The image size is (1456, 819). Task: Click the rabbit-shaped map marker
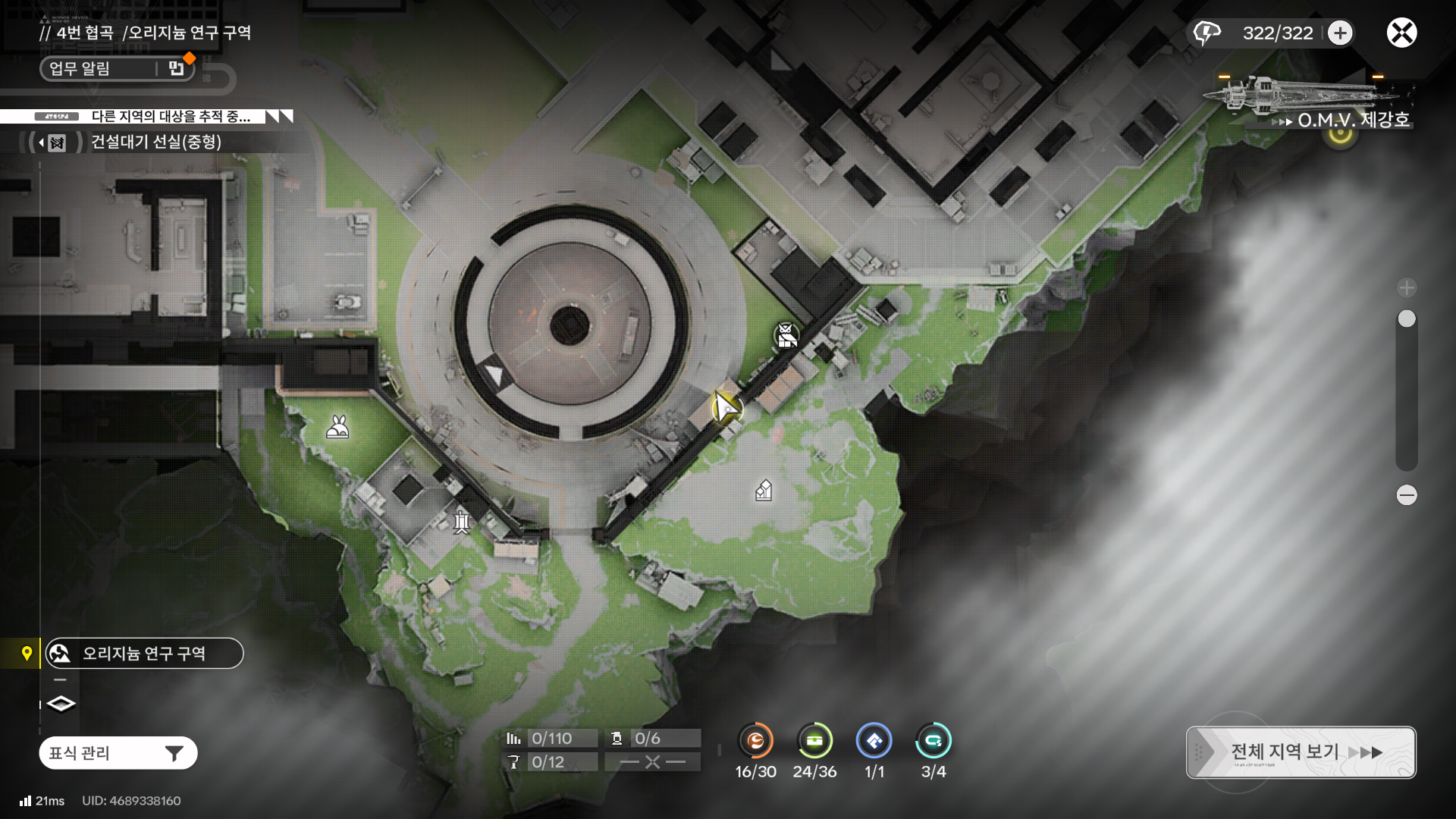[337, 427]
